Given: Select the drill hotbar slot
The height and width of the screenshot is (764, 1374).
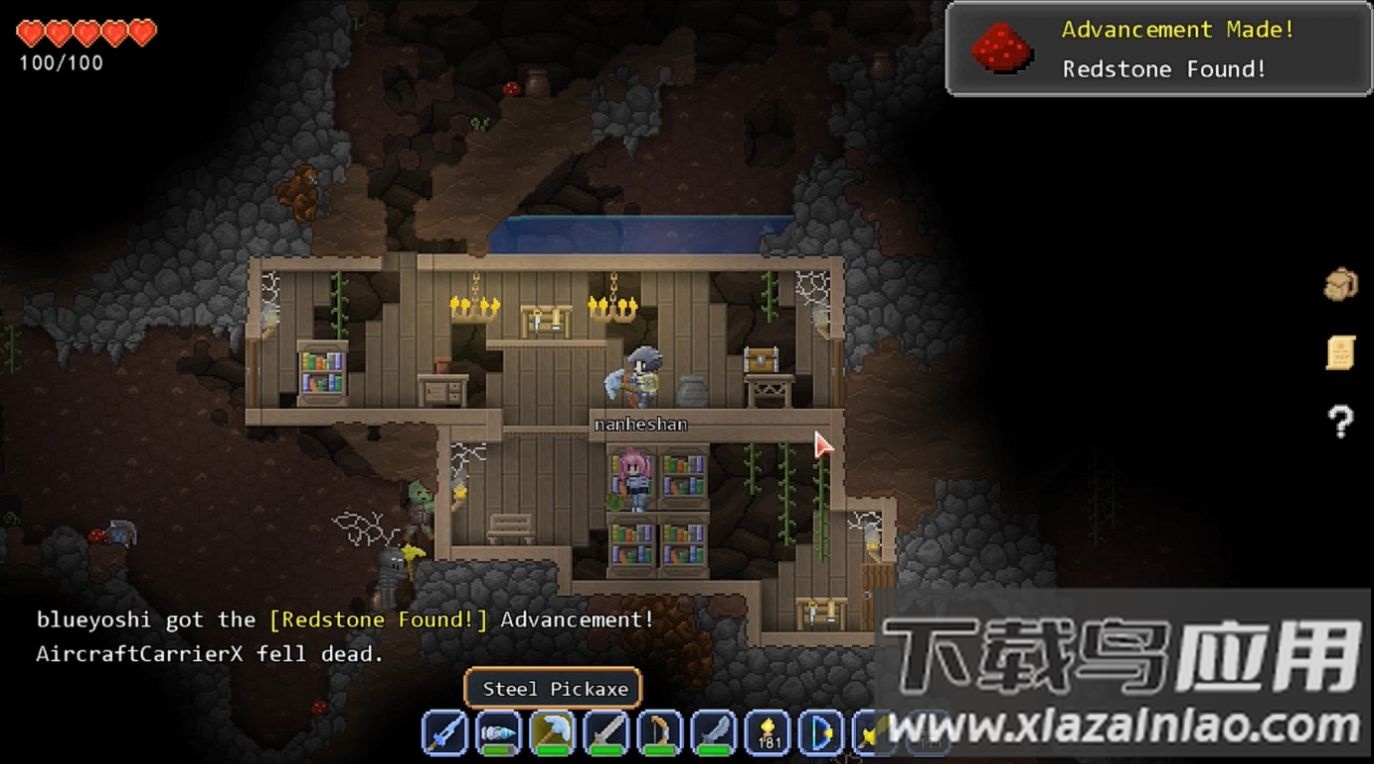Looking at the screenshot, I should click(499, 733).
